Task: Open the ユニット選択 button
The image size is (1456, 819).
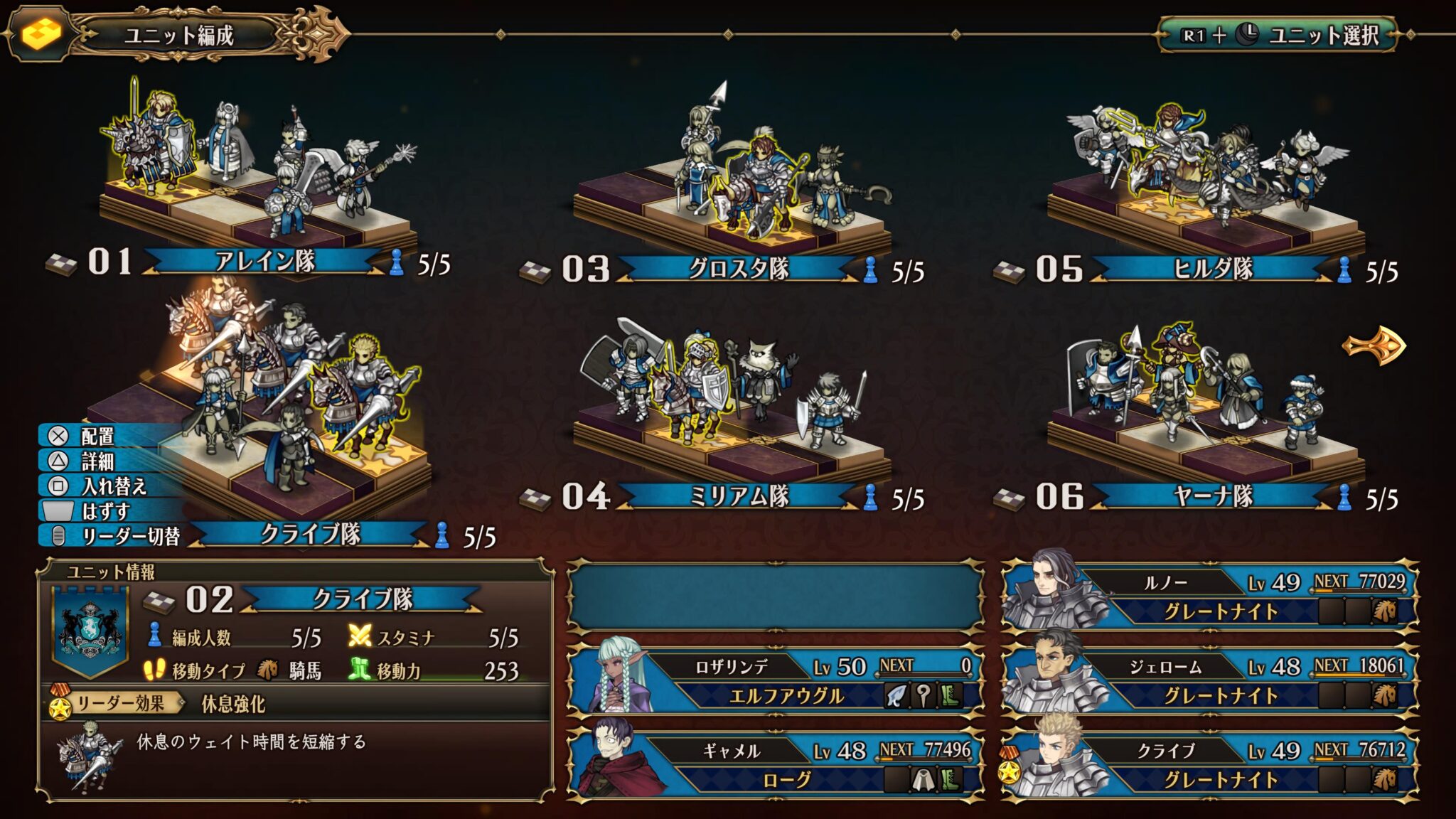Action: point(1278,35)
